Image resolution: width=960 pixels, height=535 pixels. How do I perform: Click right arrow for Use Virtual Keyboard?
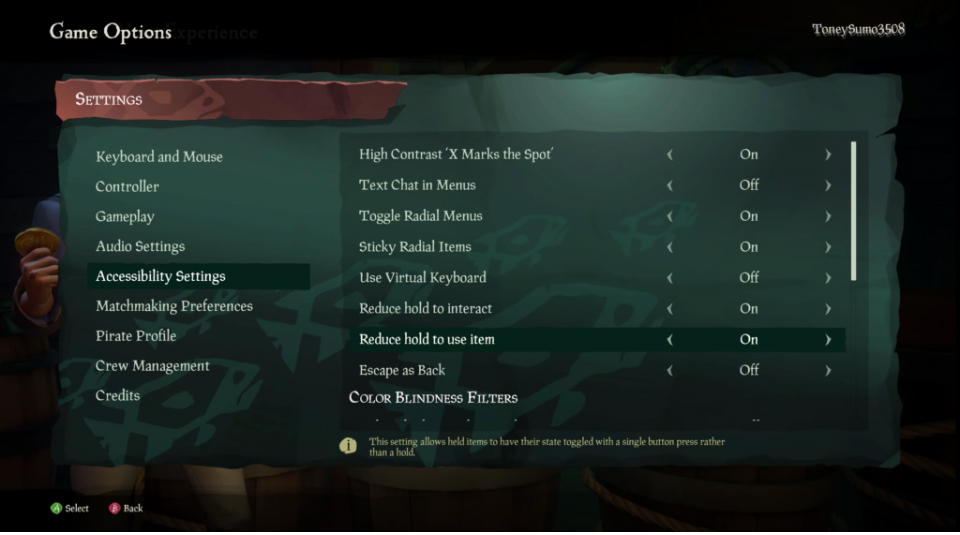pos(828,278)
